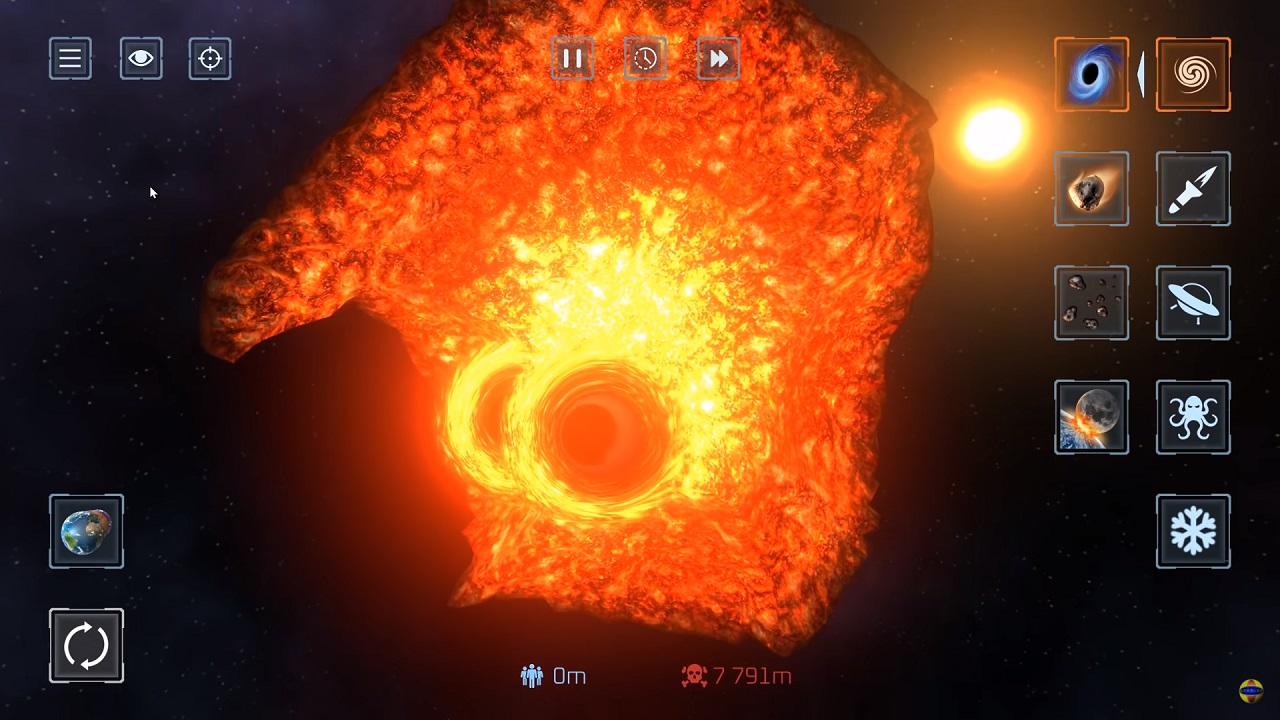Viewport: 1280px width, 720px height.
Task: Toggle the eye visibility button
Action: (x=140, y=59)
